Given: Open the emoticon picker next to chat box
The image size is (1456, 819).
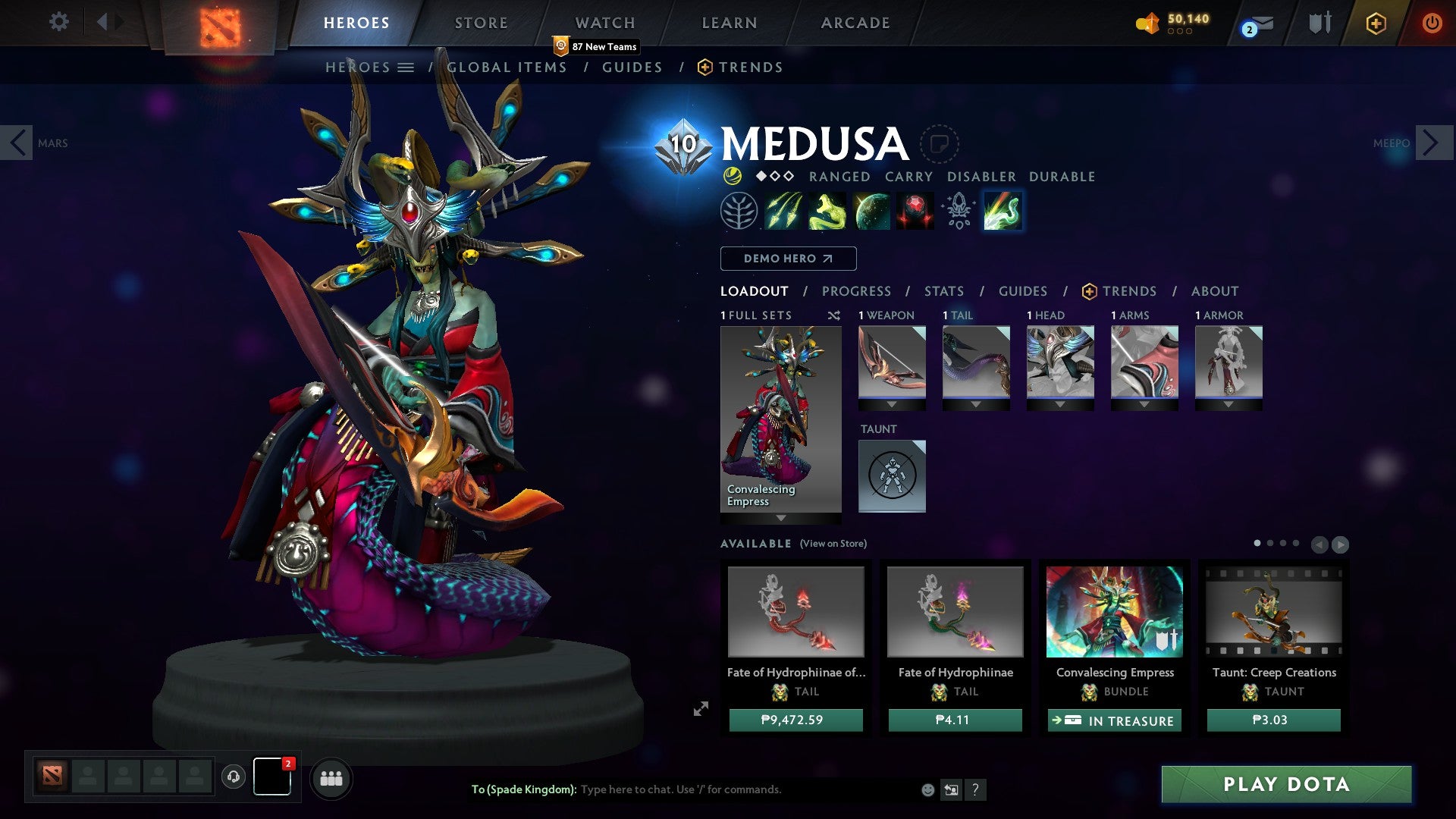Looking at the screenshot, I should coord(927,789).
